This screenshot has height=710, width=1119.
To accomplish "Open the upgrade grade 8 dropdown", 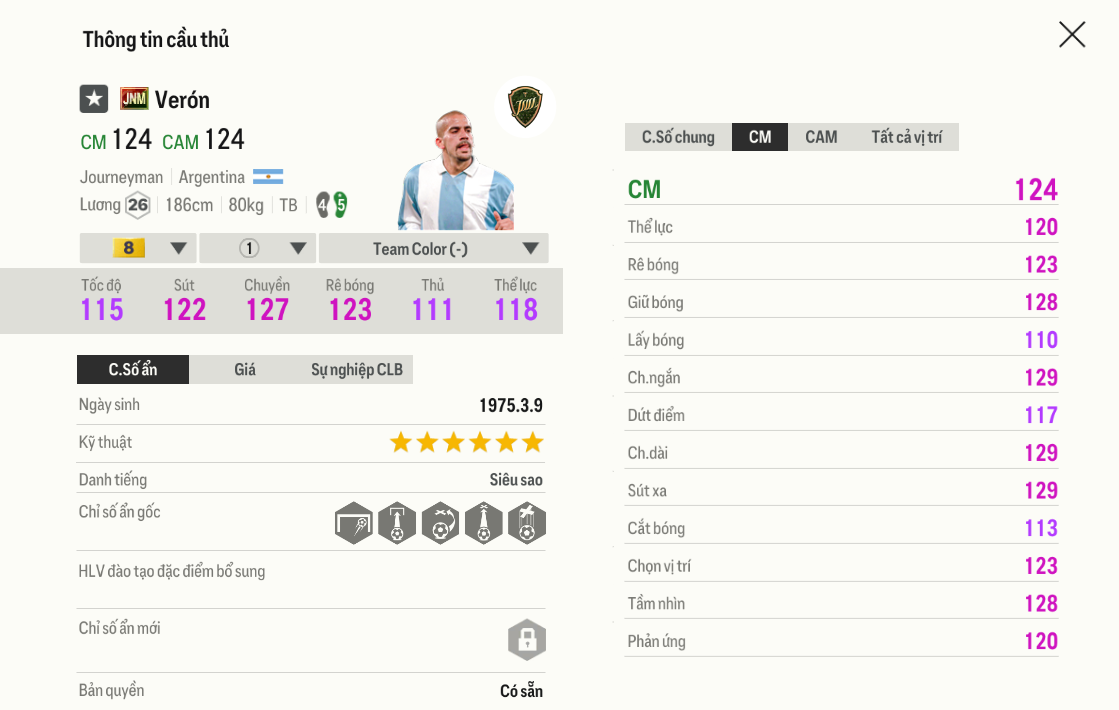I will (x=138, y=248).
